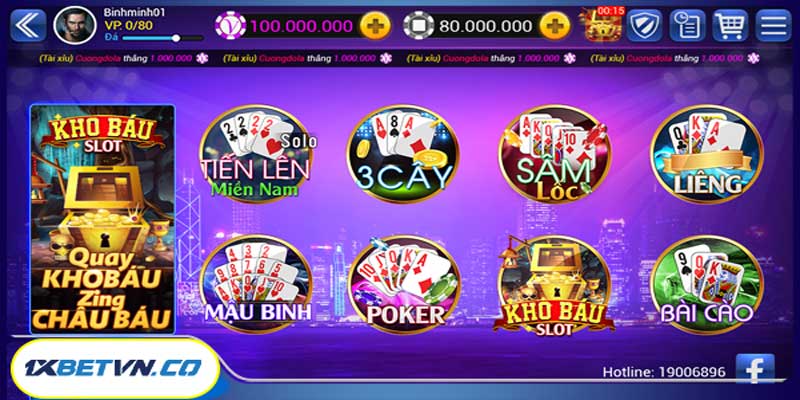Click the Facebook icon
Viewport: 800px width, 400px height.
pos(755,370)
